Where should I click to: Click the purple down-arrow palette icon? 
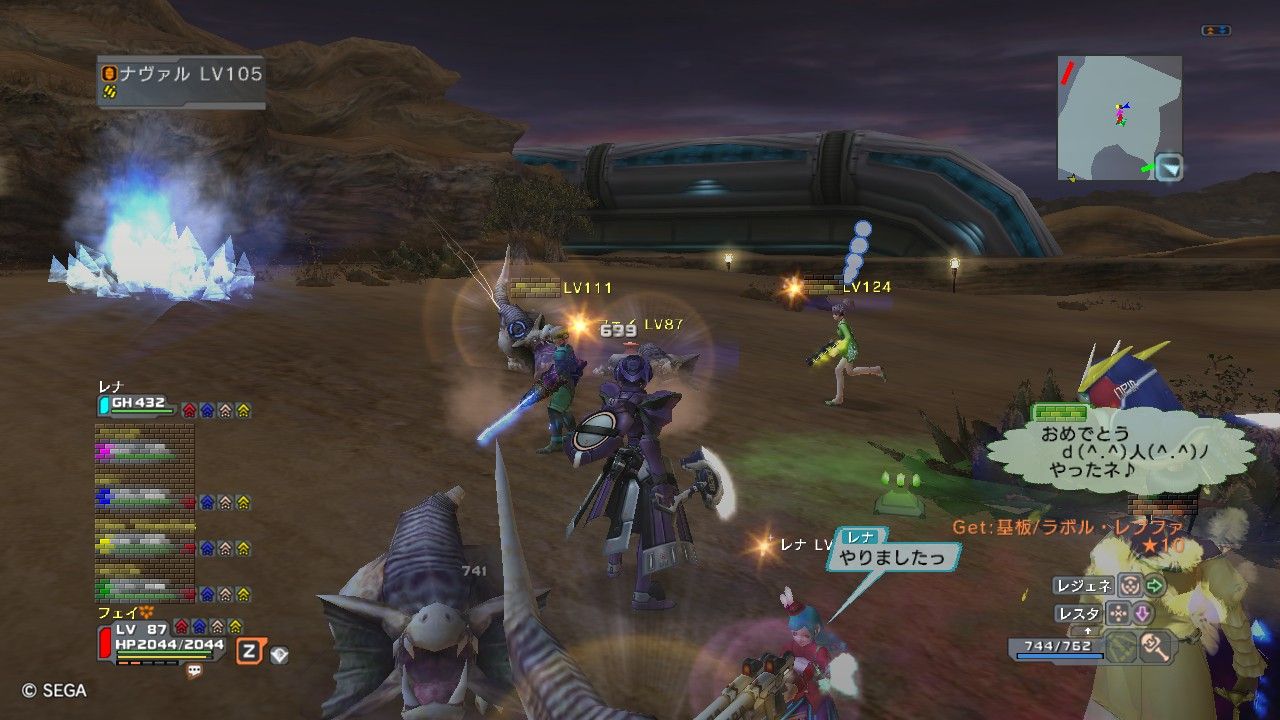pyautogui.click(x=1141, y=613)
